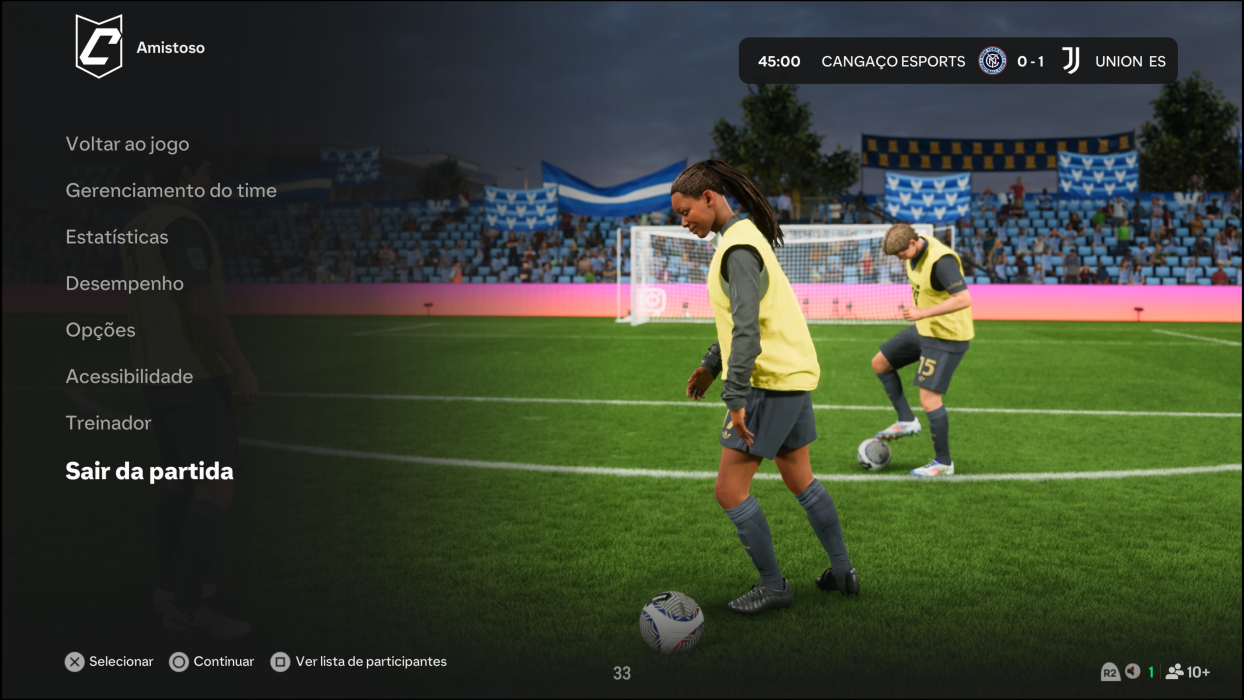The width and height of the screenshot is (1244, 700).
Task: Open the Estatísticas entry
Action: 117,237
